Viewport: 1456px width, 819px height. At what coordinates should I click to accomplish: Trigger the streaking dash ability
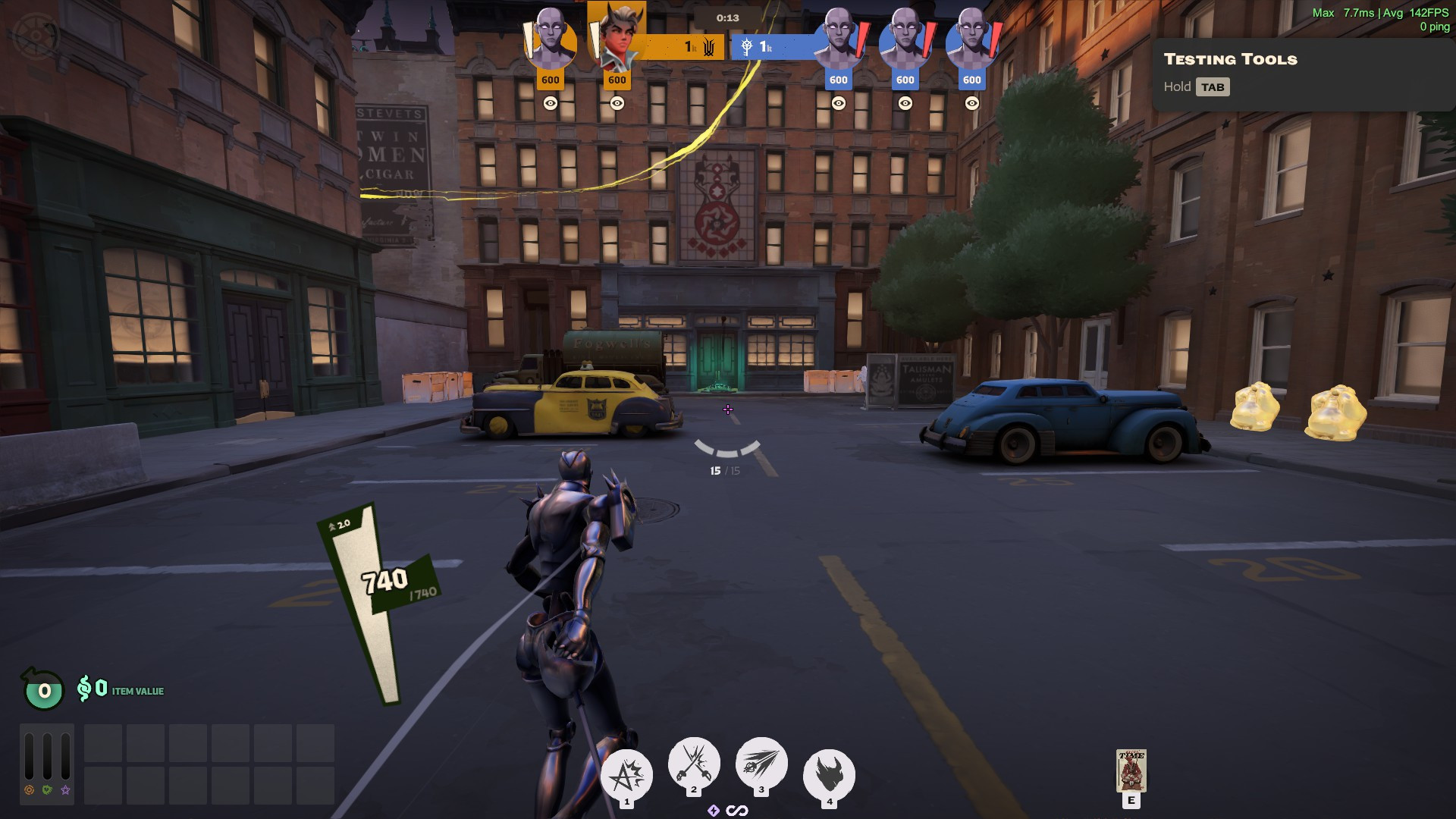(x=761, y=762)
